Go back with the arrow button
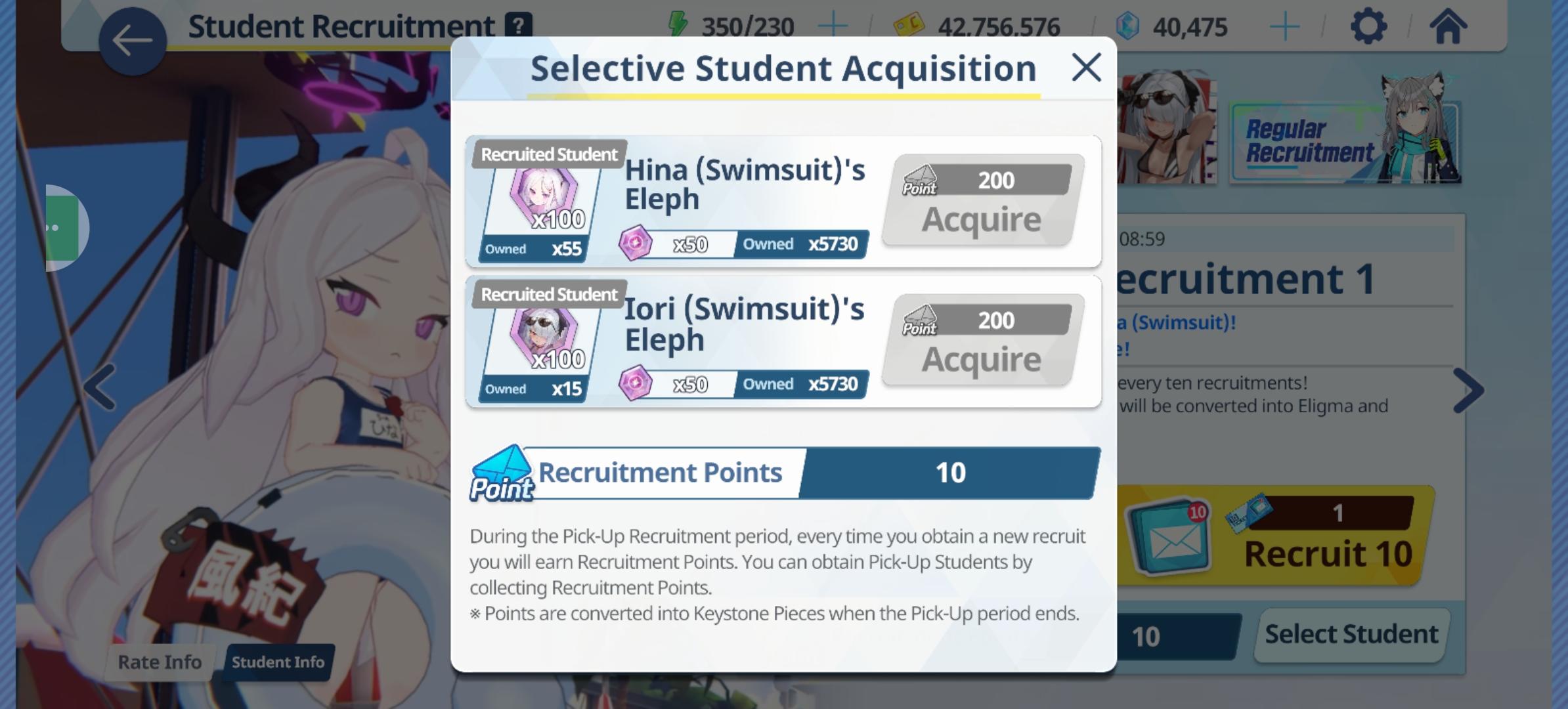 coord(132,41)
